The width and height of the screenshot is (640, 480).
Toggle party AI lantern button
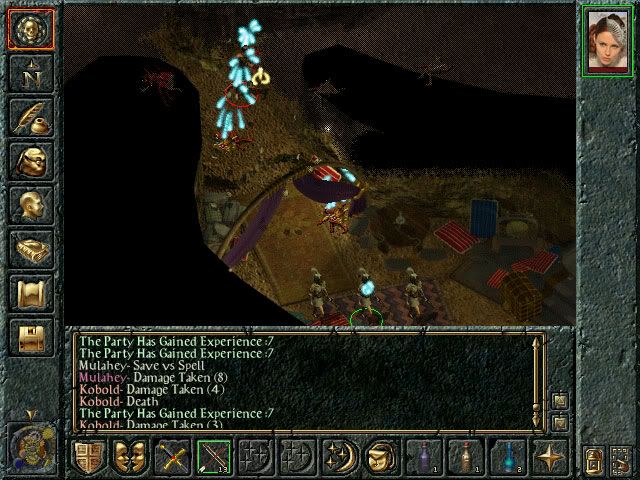click(593, 461)
